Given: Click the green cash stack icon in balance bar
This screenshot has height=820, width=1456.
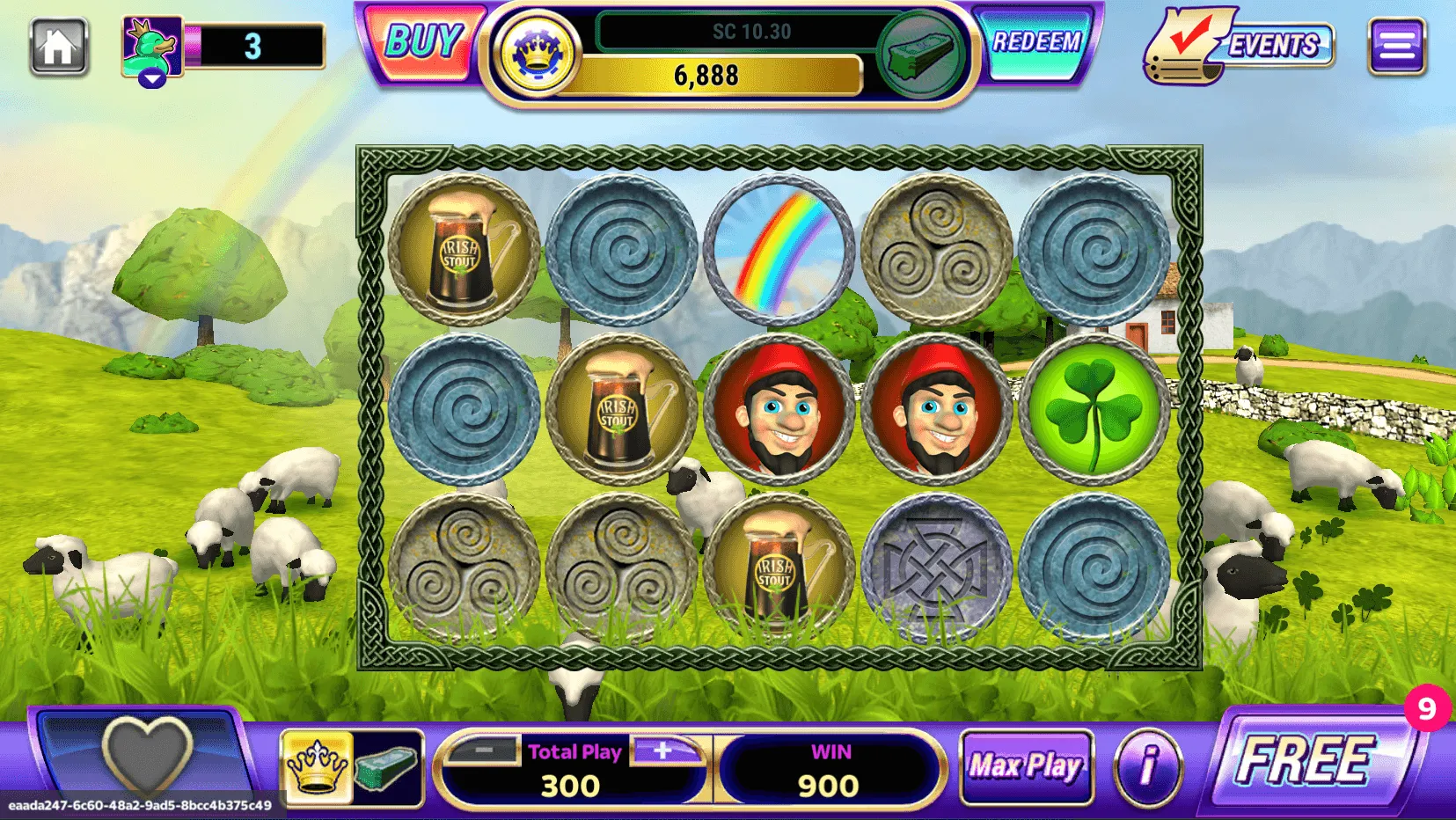Looking at the screenshot, I should coord(921,55).
